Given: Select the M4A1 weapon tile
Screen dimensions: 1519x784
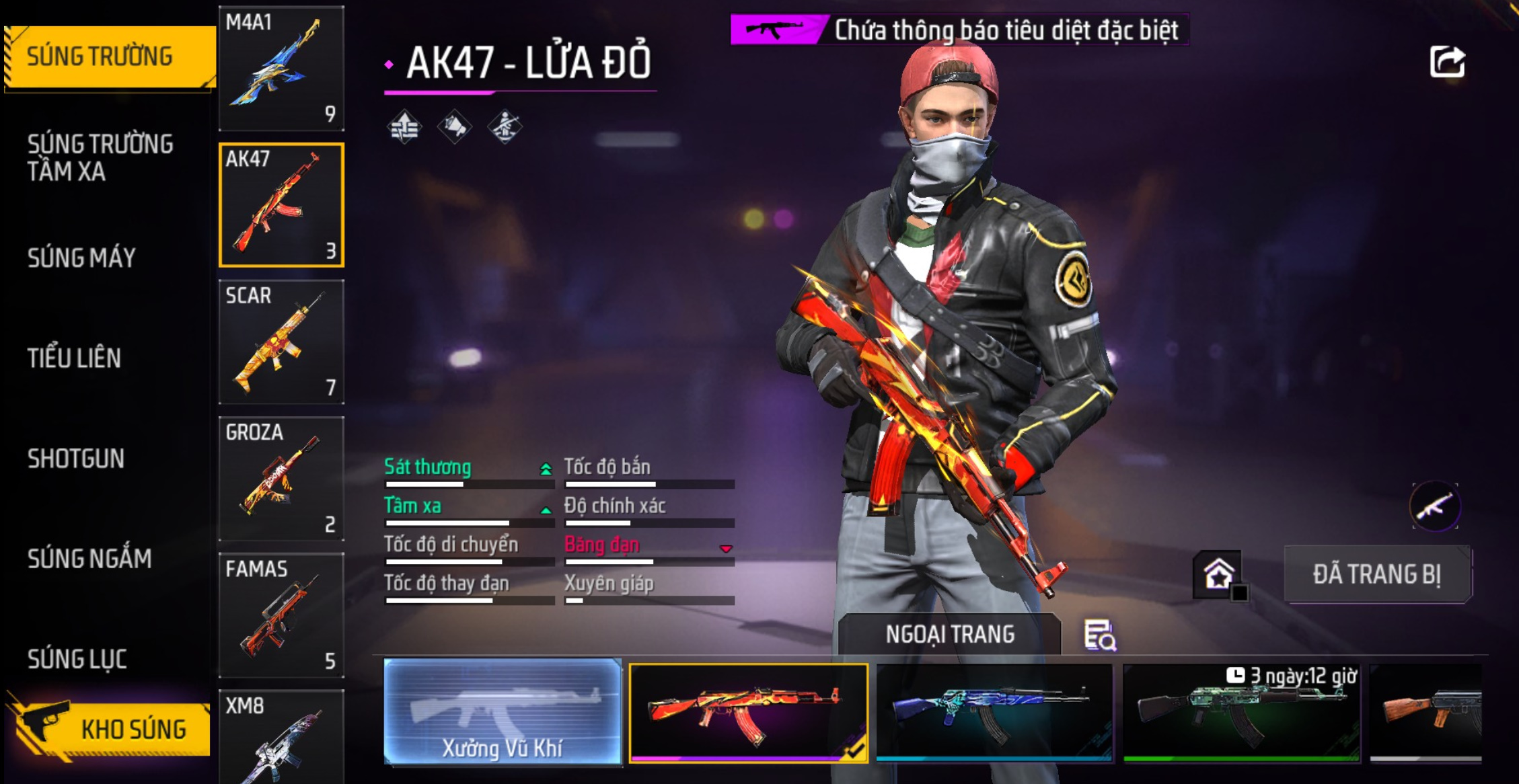Looking at the screenshot, I should (x=281, y=68).
